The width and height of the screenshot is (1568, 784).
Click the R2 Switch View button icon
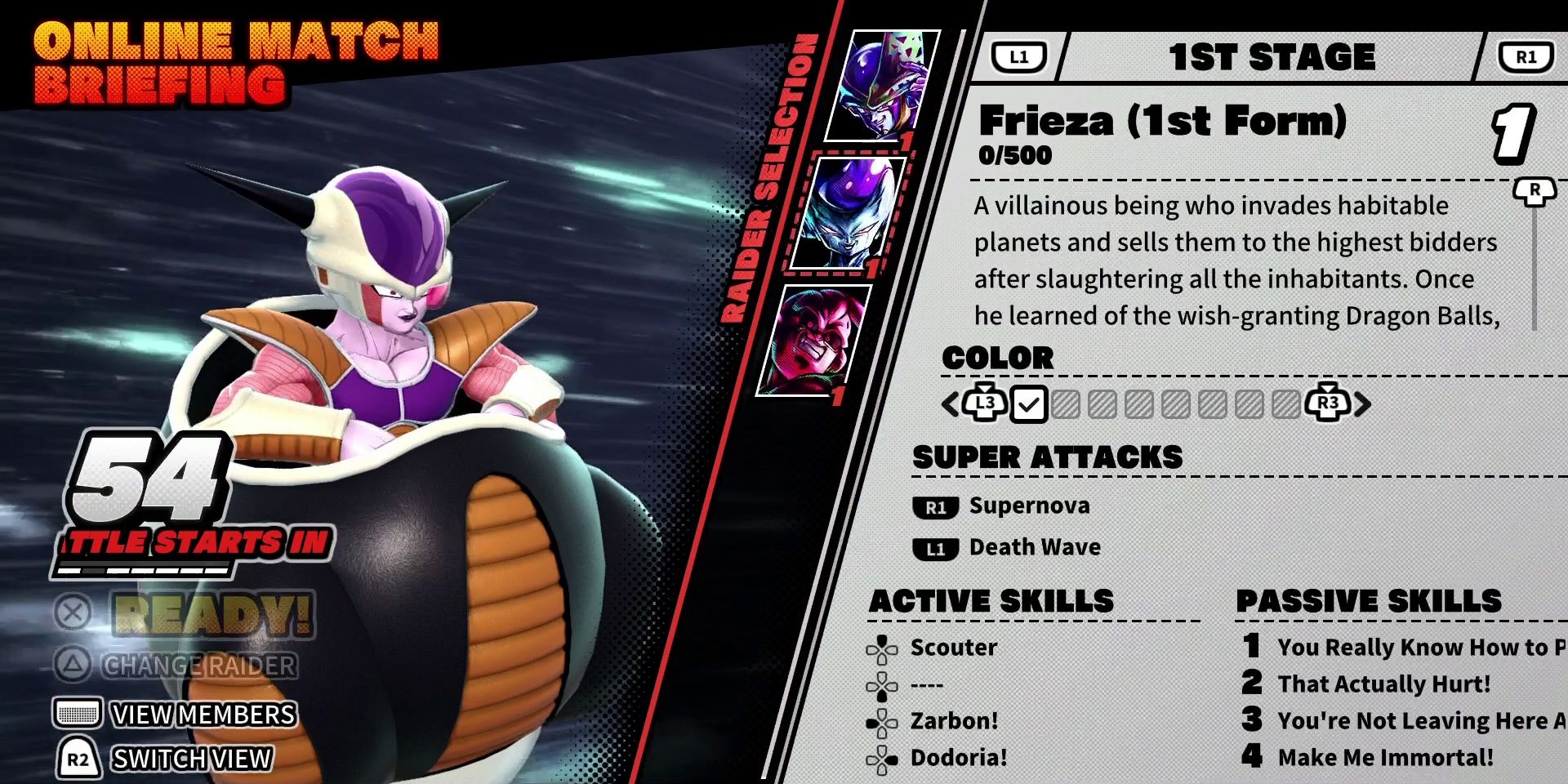click(x=78, y=759)
